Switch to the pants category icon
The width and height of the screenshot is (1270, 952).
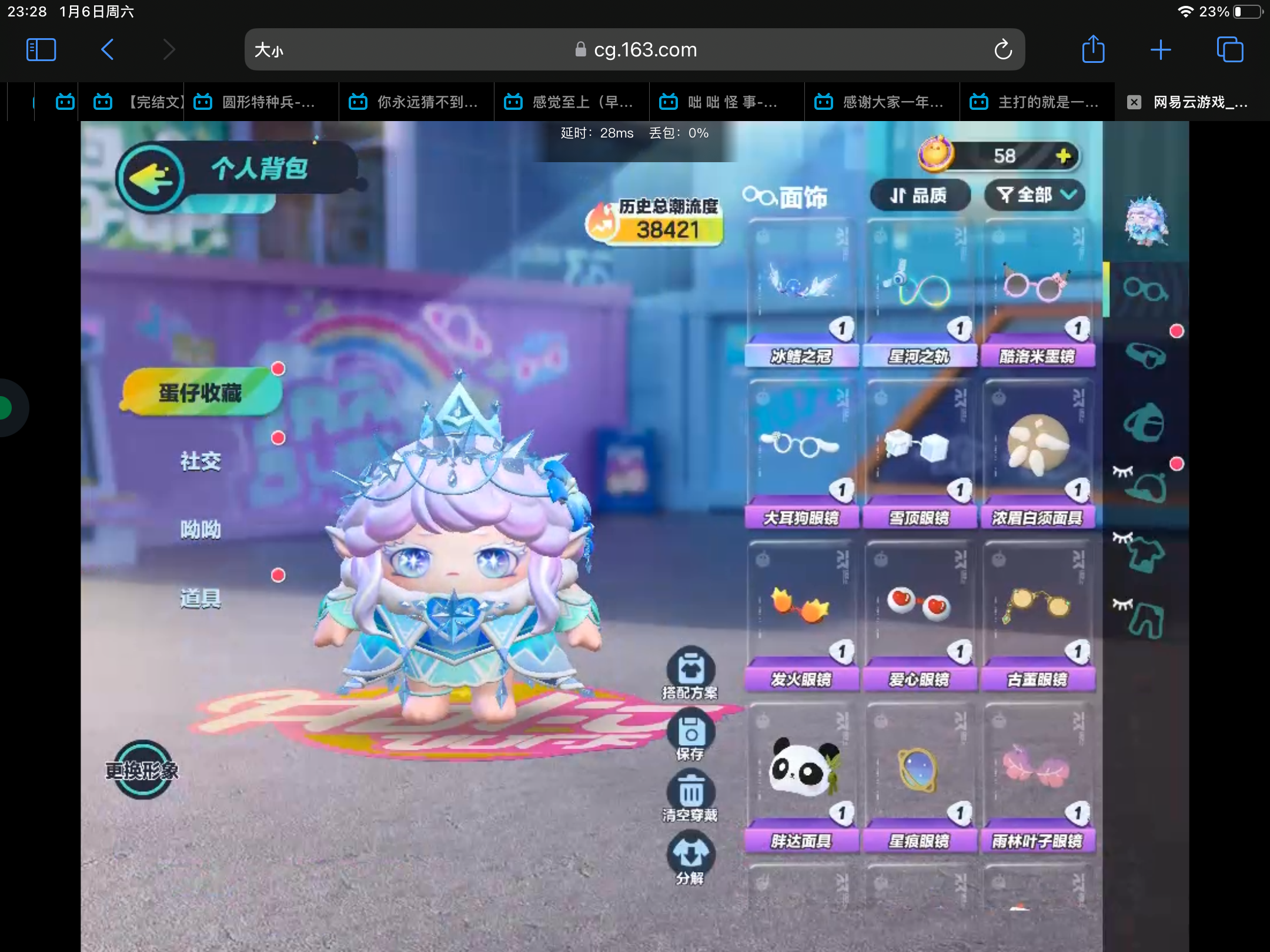click(x=1145, y=620)
